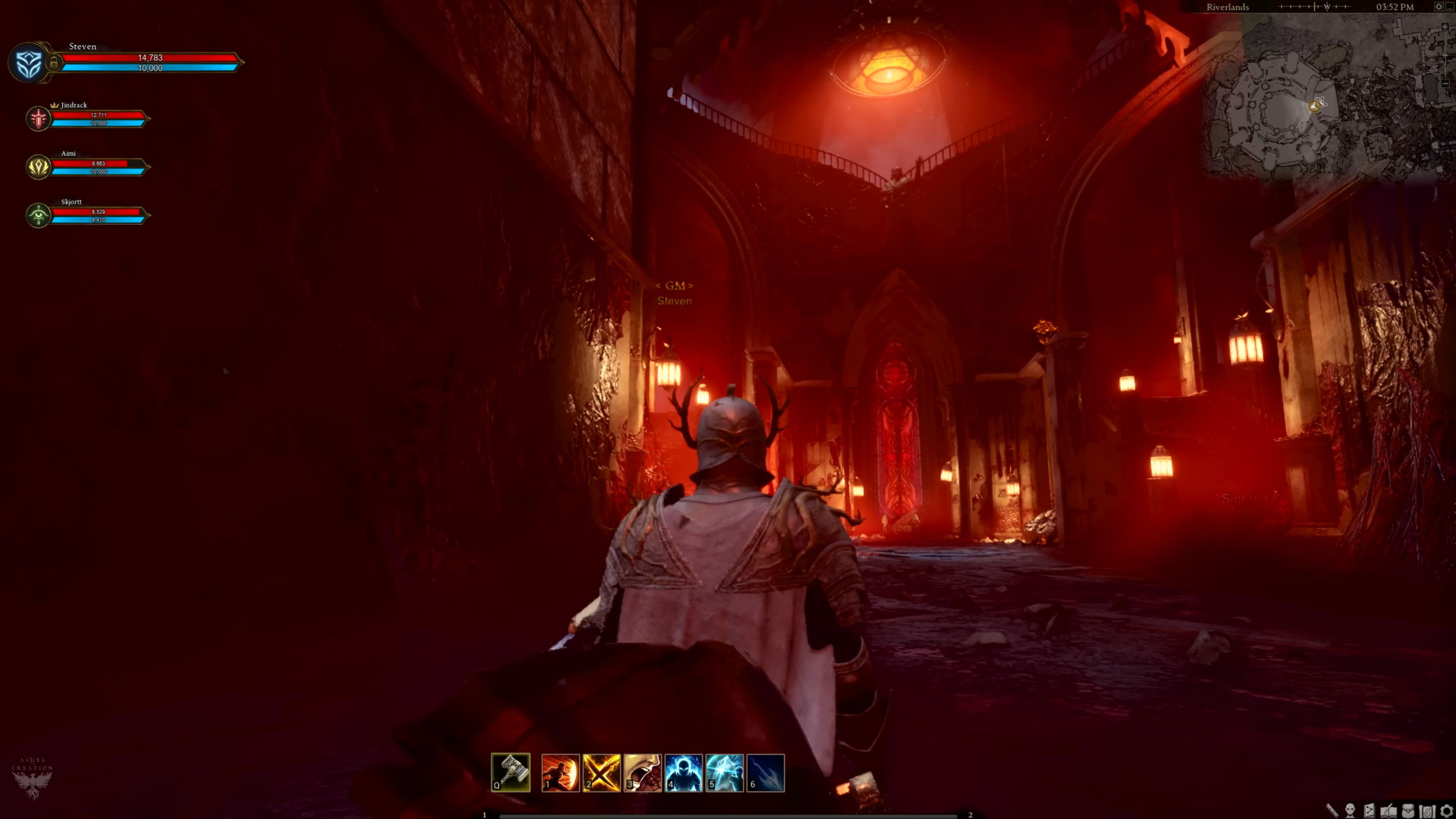Zoom out the minimap with minus button
The image size is (1456, 819).
(1445, 84)
